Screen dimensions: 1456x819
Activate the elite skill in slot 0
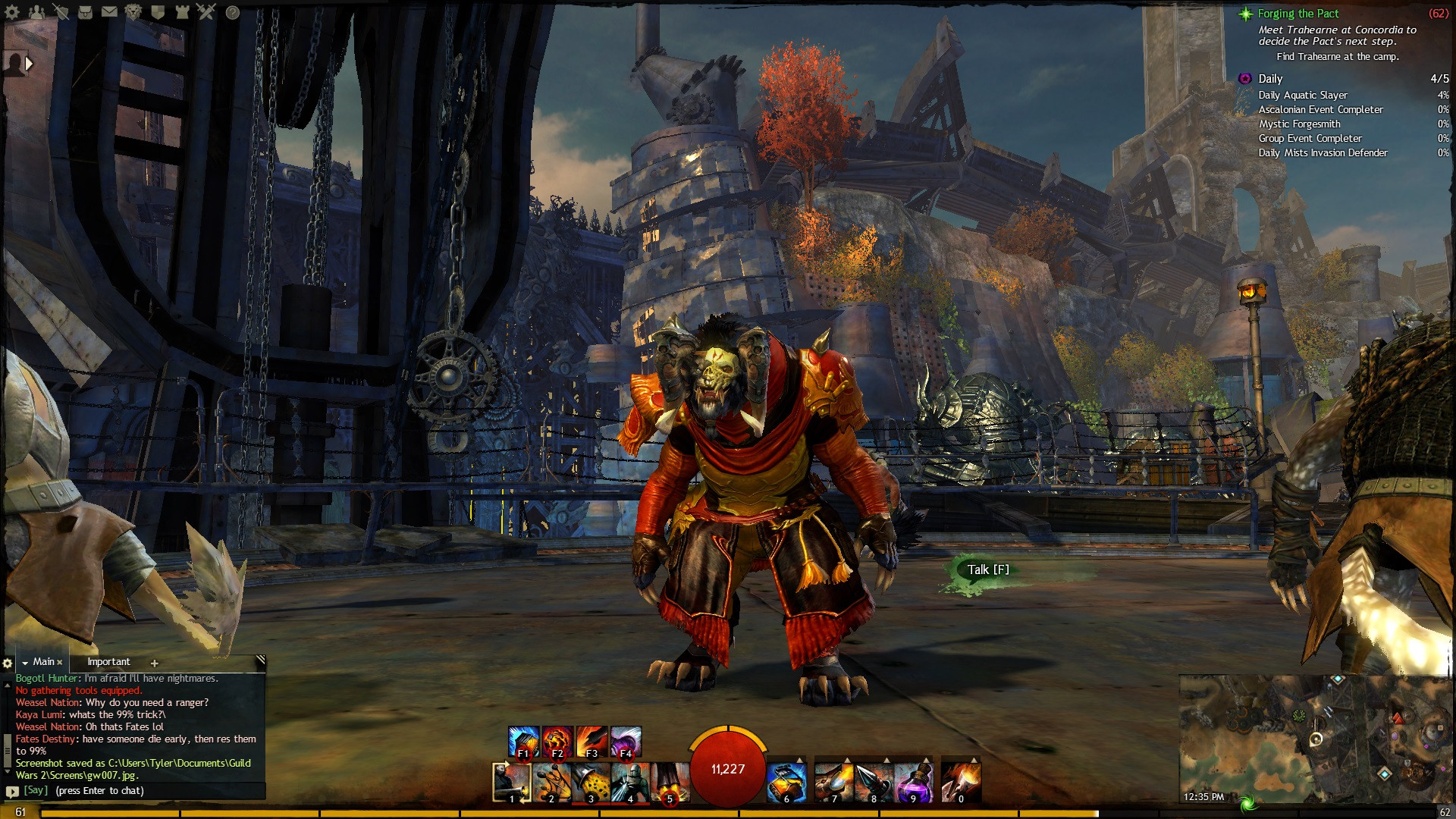[x=961, y=782]
